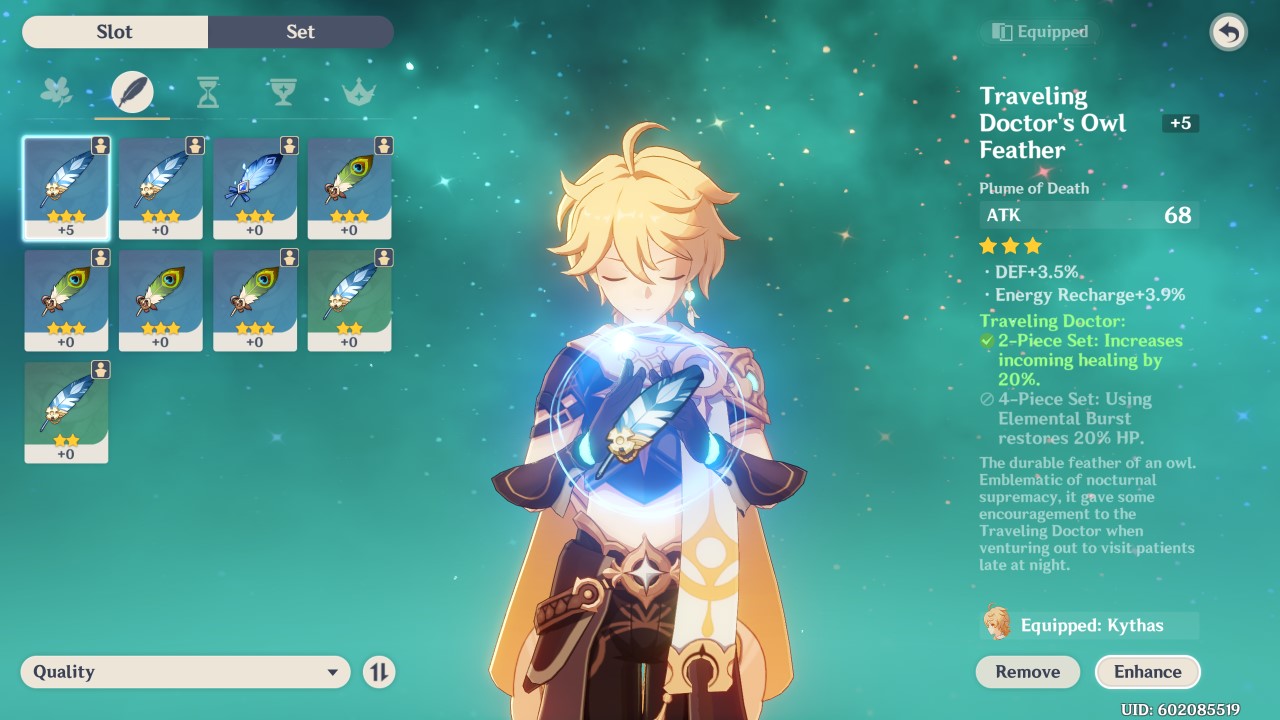Enhance the Traveling Doctor's Owl Feather
The width and height of the screenshot is (1280, 720).
point(1147,672)
